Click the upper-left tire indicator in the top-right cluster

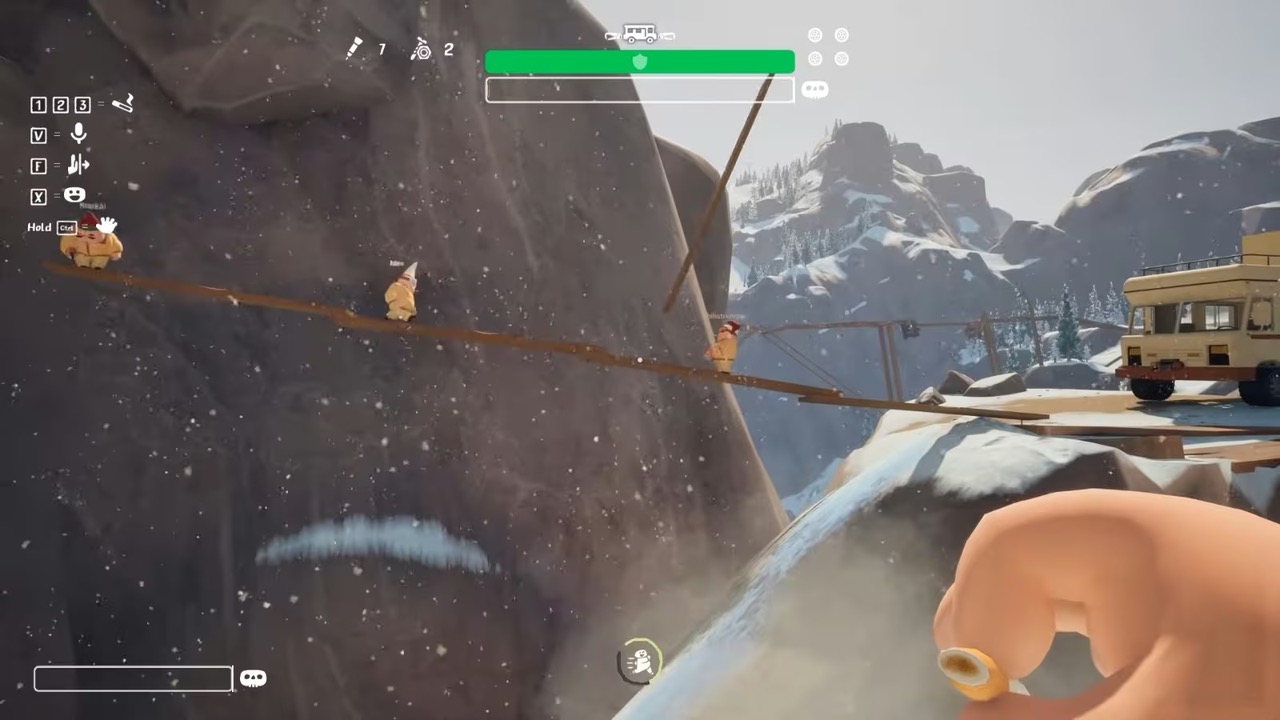pyautogui.click(x=815, y=34)
